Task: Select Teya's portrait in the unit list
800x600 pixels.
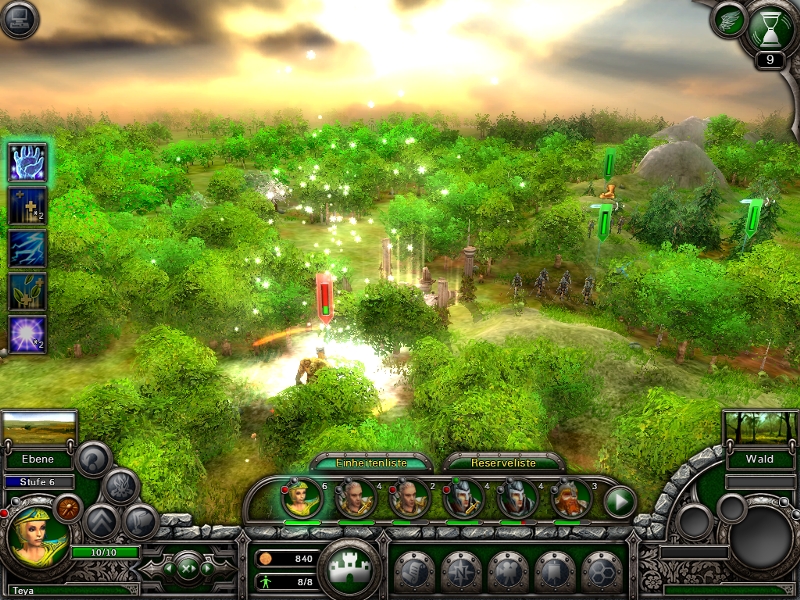Action: pos(301,498)
